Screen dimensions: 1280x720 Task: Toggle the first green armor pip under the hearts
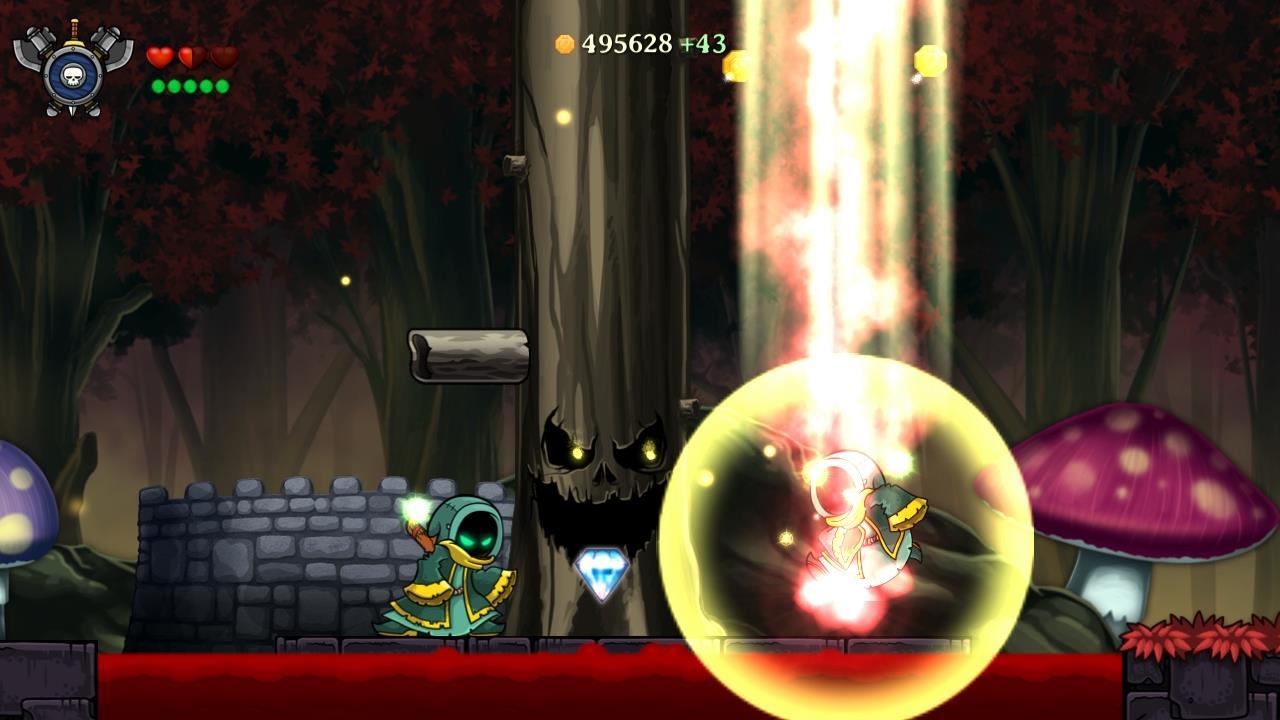[x=157, y=86]
